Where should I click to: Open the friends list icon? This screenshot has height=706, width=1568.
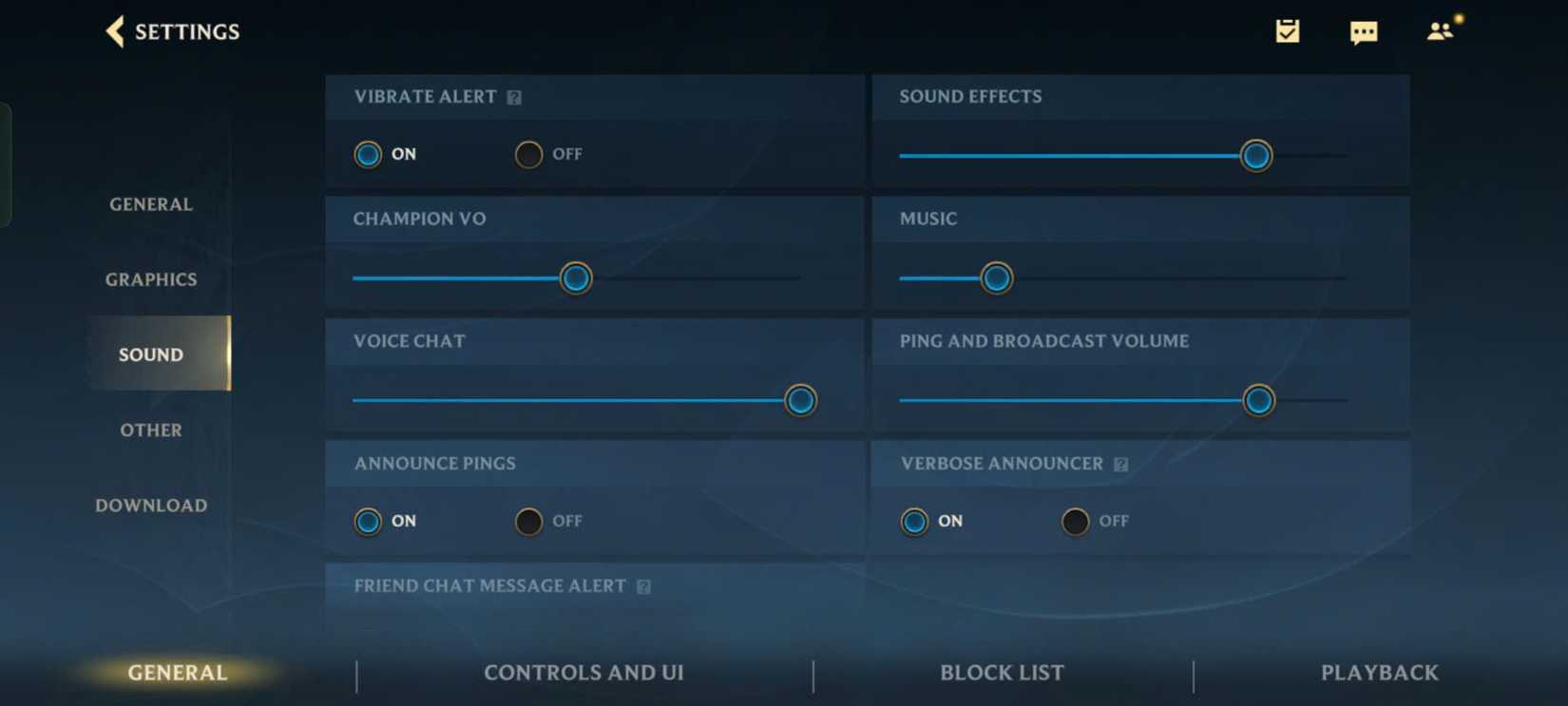1440,31
